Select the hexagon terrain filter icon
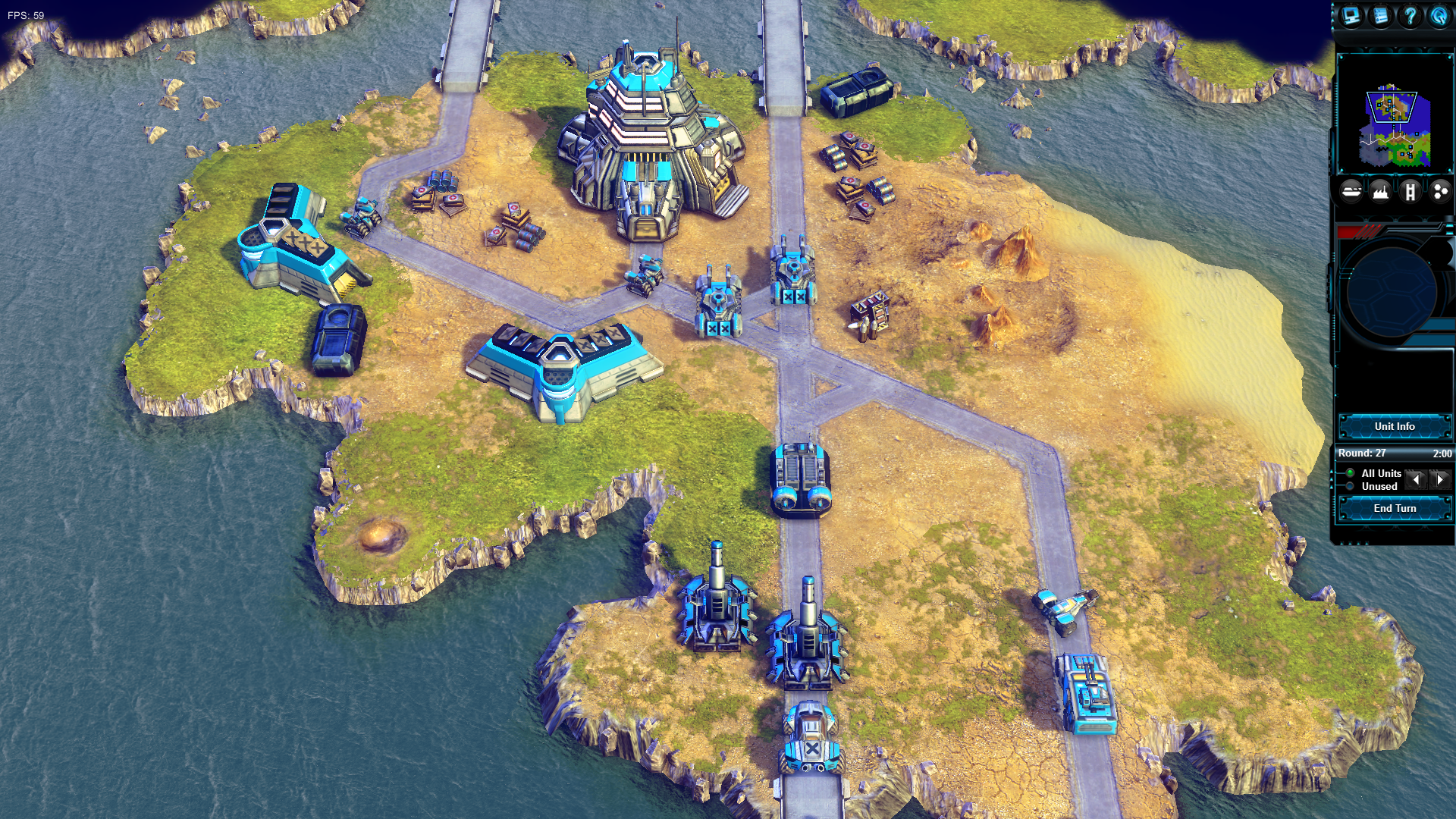The width and height of the screenshot is (1456, 819). coord(1439,192)
